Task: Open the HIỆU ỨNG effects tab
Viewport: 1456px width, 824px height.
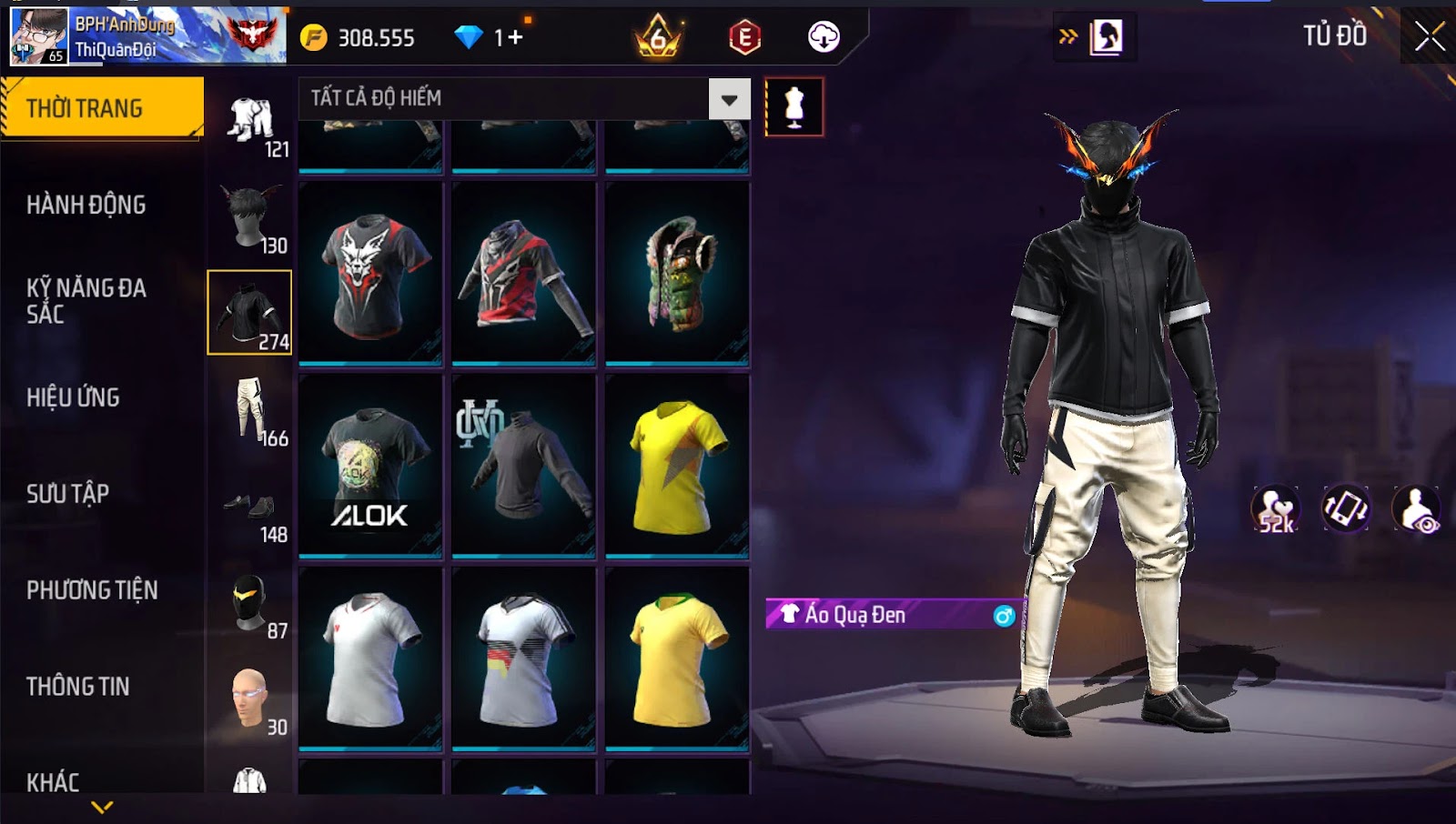Action: click(x=73, y=397)
